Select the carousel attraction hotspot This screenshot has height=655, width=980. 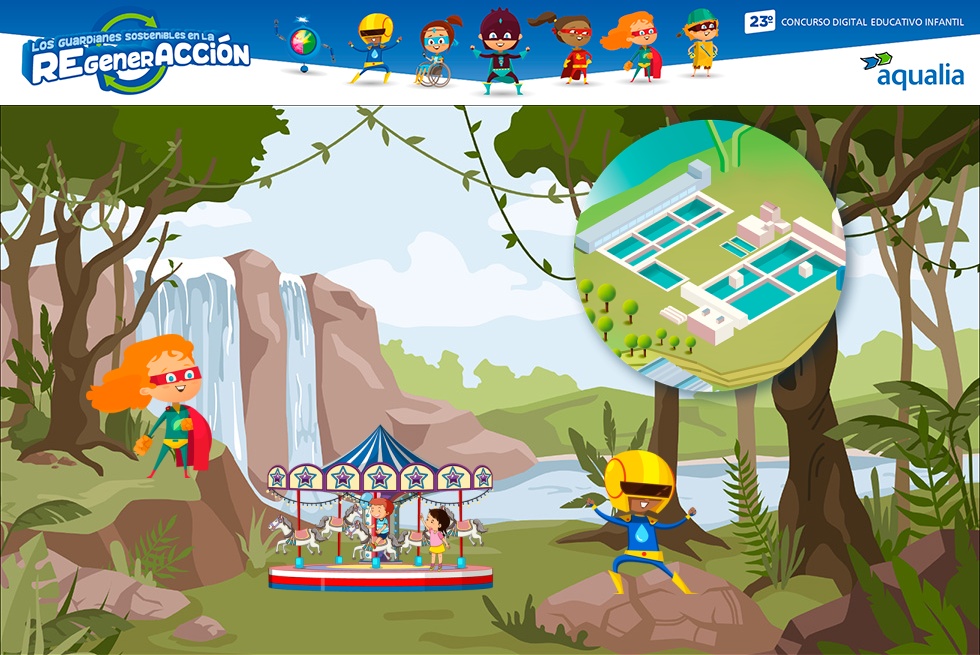coord(380,510)
